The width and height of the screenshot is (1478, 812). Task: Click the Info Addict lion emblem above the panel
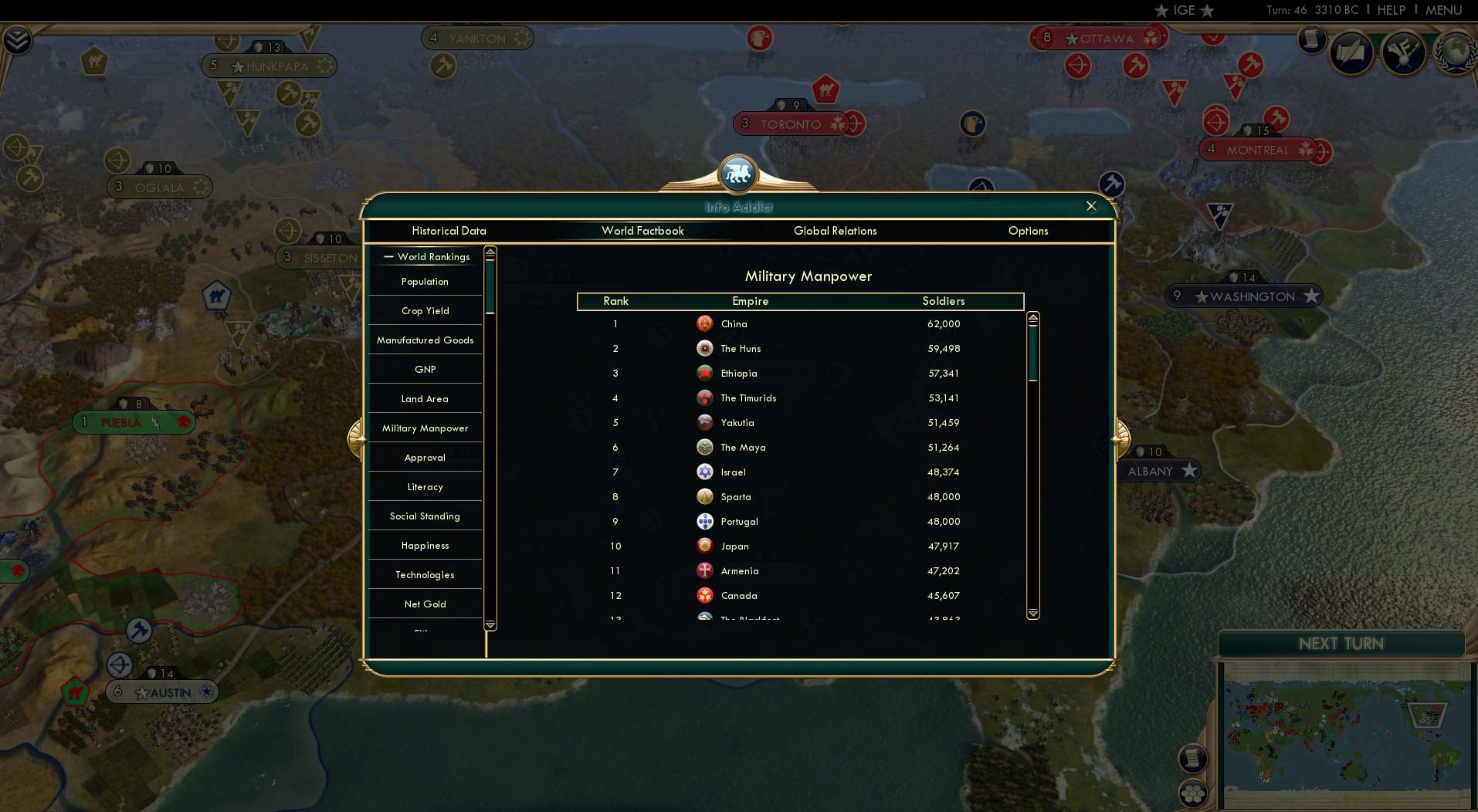coord(738,173)
